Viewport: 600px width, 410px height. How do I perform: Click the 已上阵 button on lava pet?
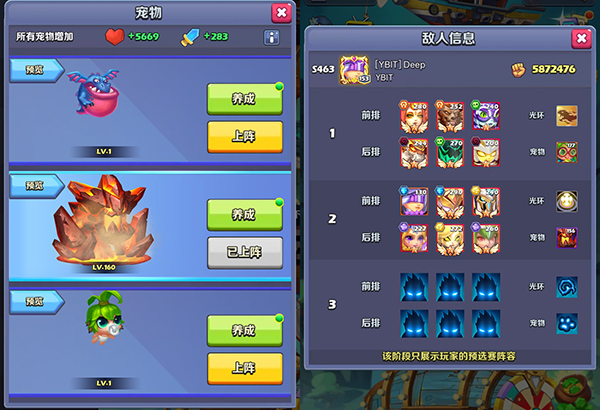[244, 252]
